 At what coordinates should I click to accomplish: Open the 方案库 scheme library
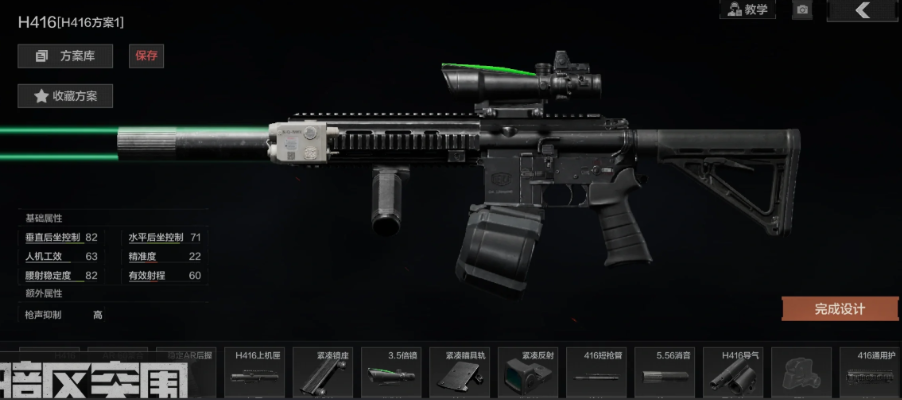65,56
